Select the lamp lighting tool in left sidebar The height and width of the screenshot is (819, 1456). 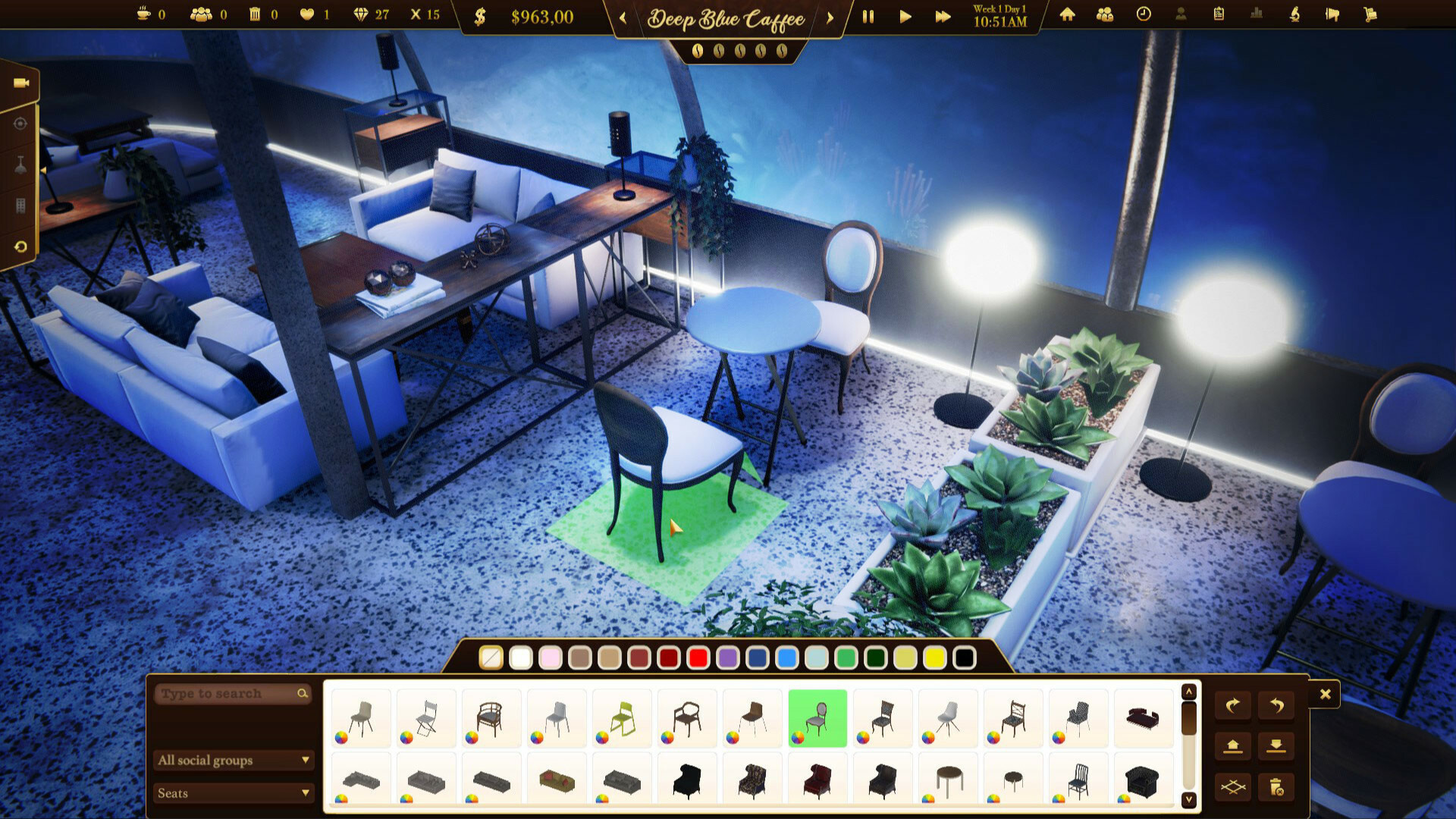tap(20, 164)
